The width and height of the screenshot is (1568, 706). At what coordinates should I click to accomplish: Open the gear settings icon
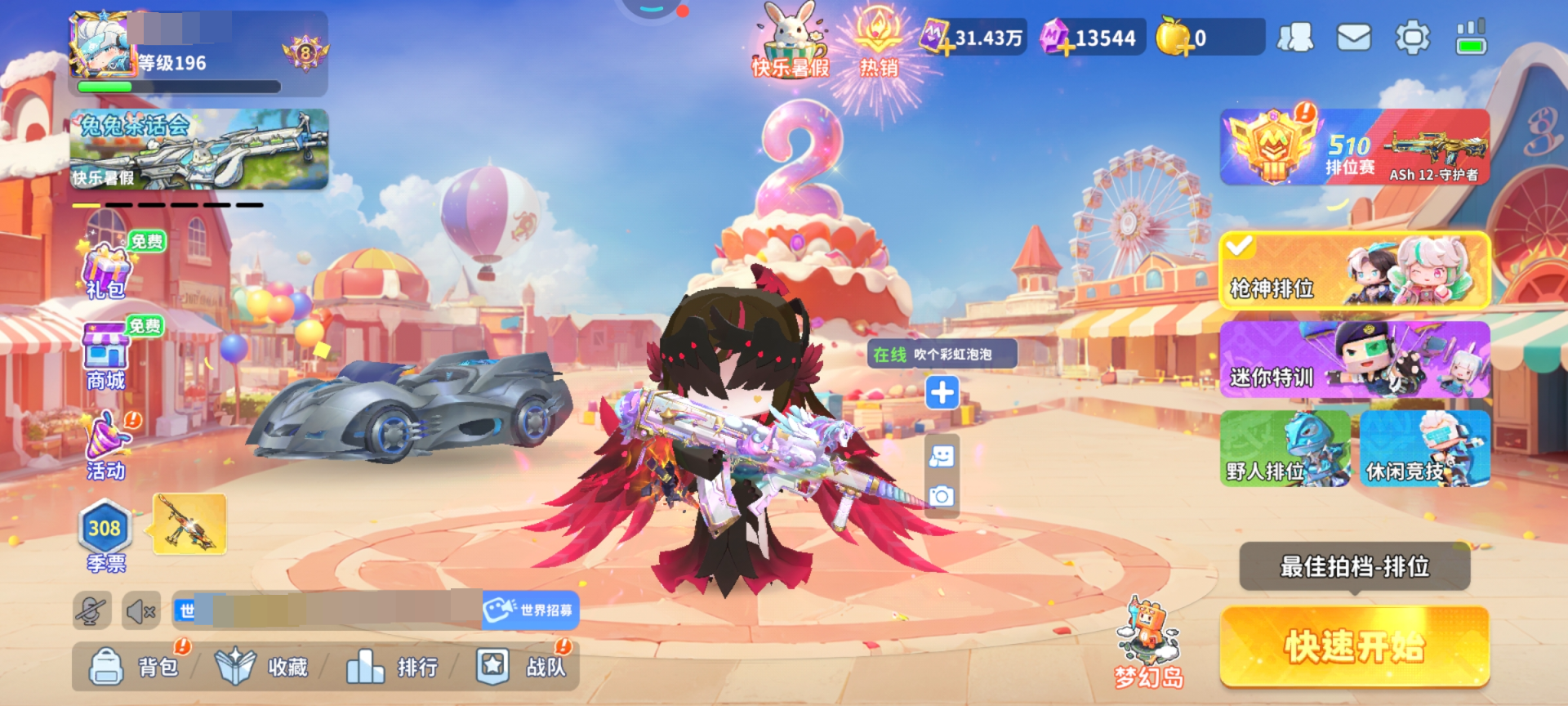point(1412,38)
